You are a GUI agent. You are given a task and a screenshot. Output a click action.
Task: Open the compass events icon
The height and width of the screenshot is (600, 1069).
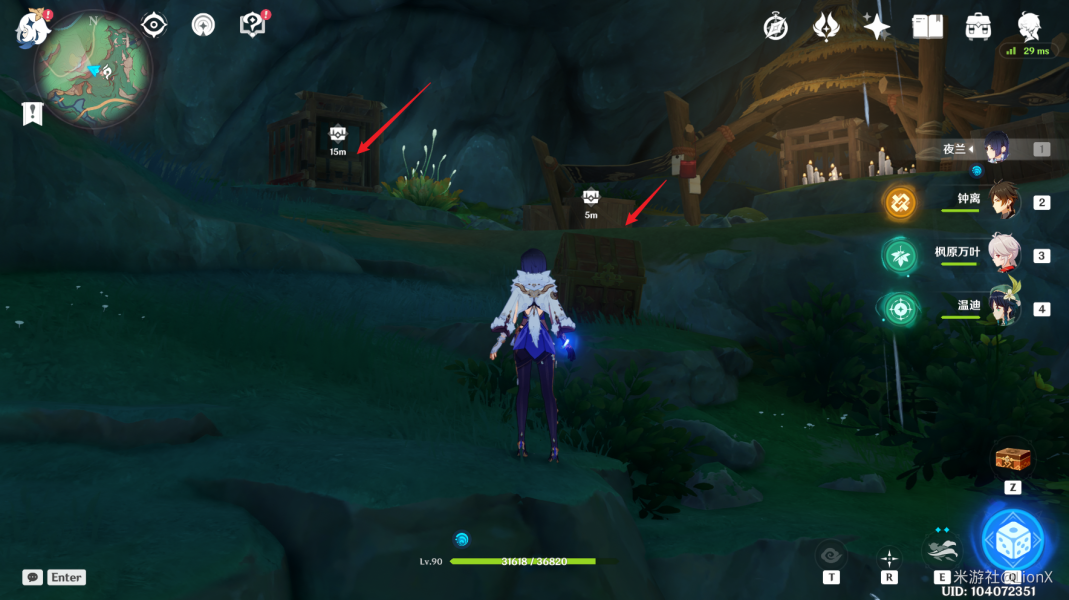click(x=775, y=27)
